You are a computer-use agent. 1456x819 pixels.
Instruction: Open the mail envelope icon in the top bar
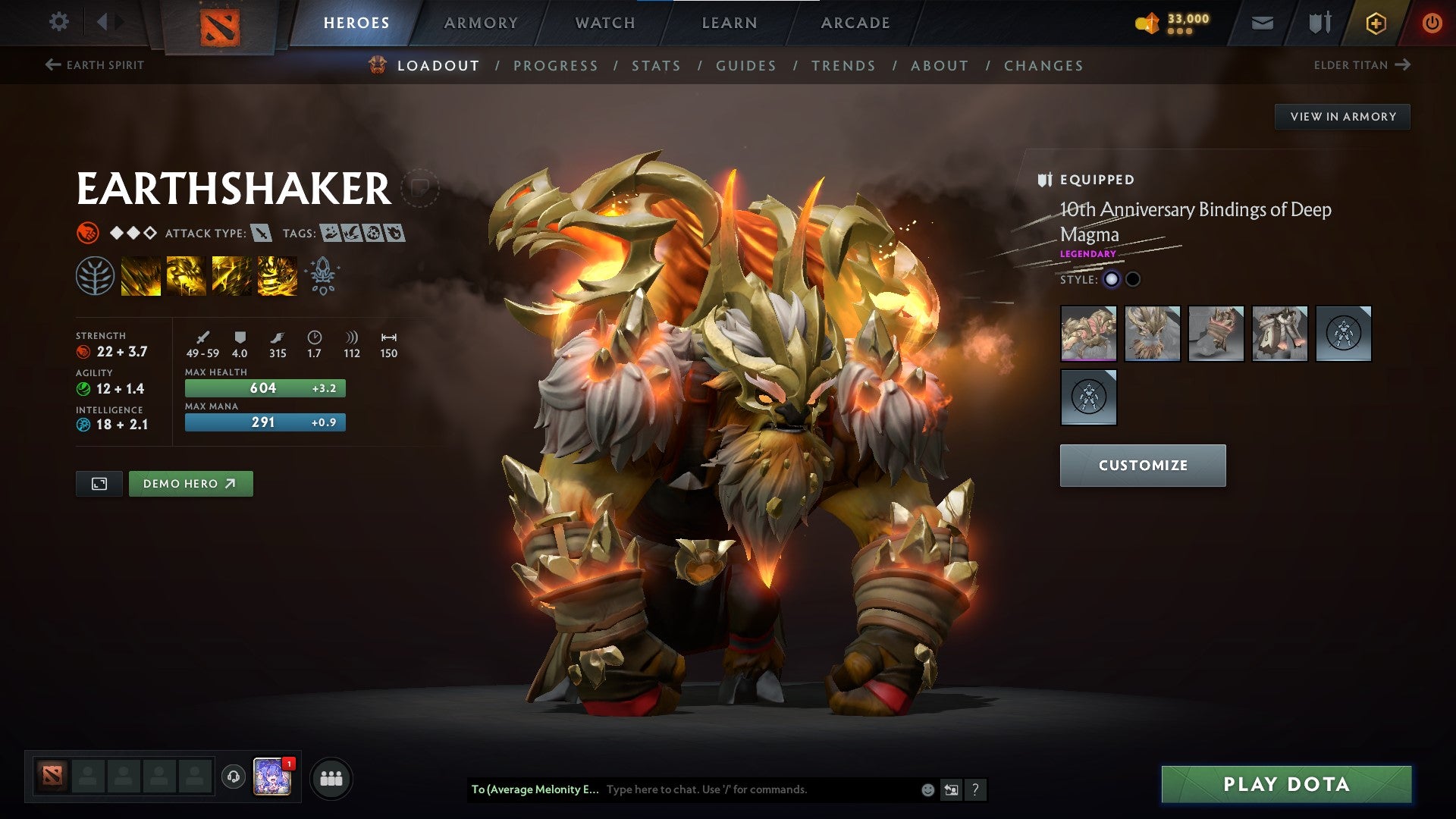click(1263, 23)
